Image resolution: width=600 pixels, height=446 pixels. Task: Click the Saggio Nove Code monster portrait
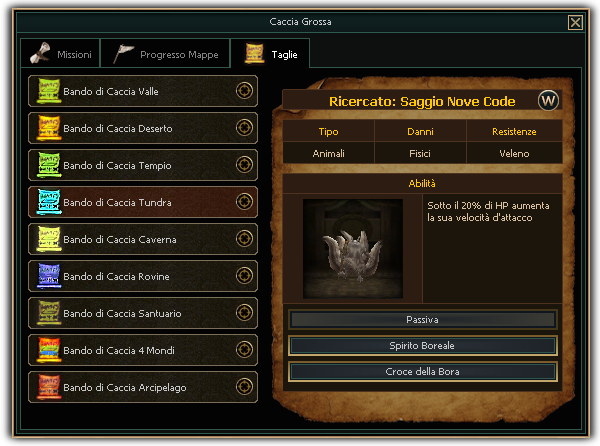point(353,249)
